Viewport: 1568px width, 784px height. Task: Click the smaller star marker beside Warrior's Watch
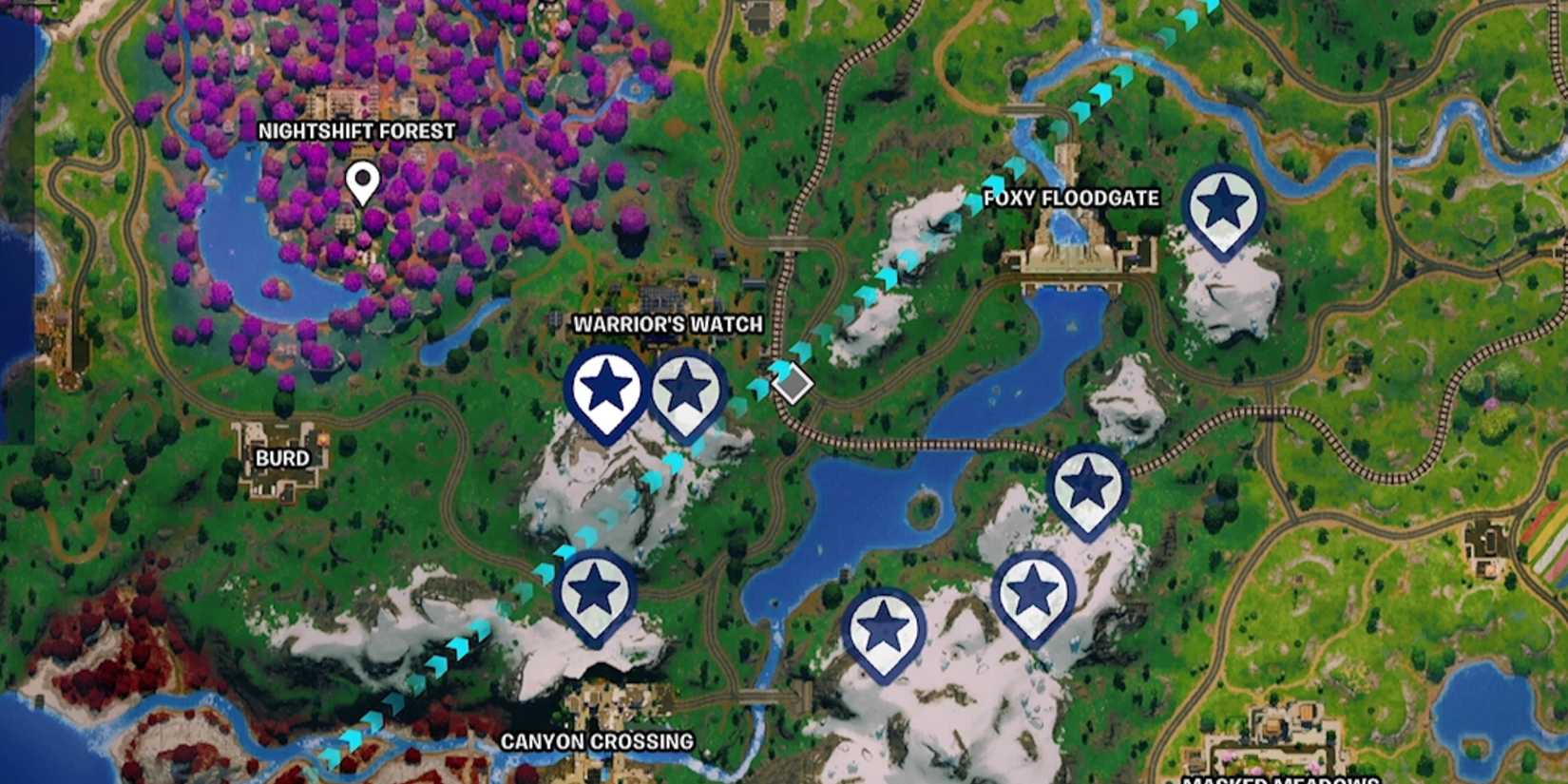point(686,390)
